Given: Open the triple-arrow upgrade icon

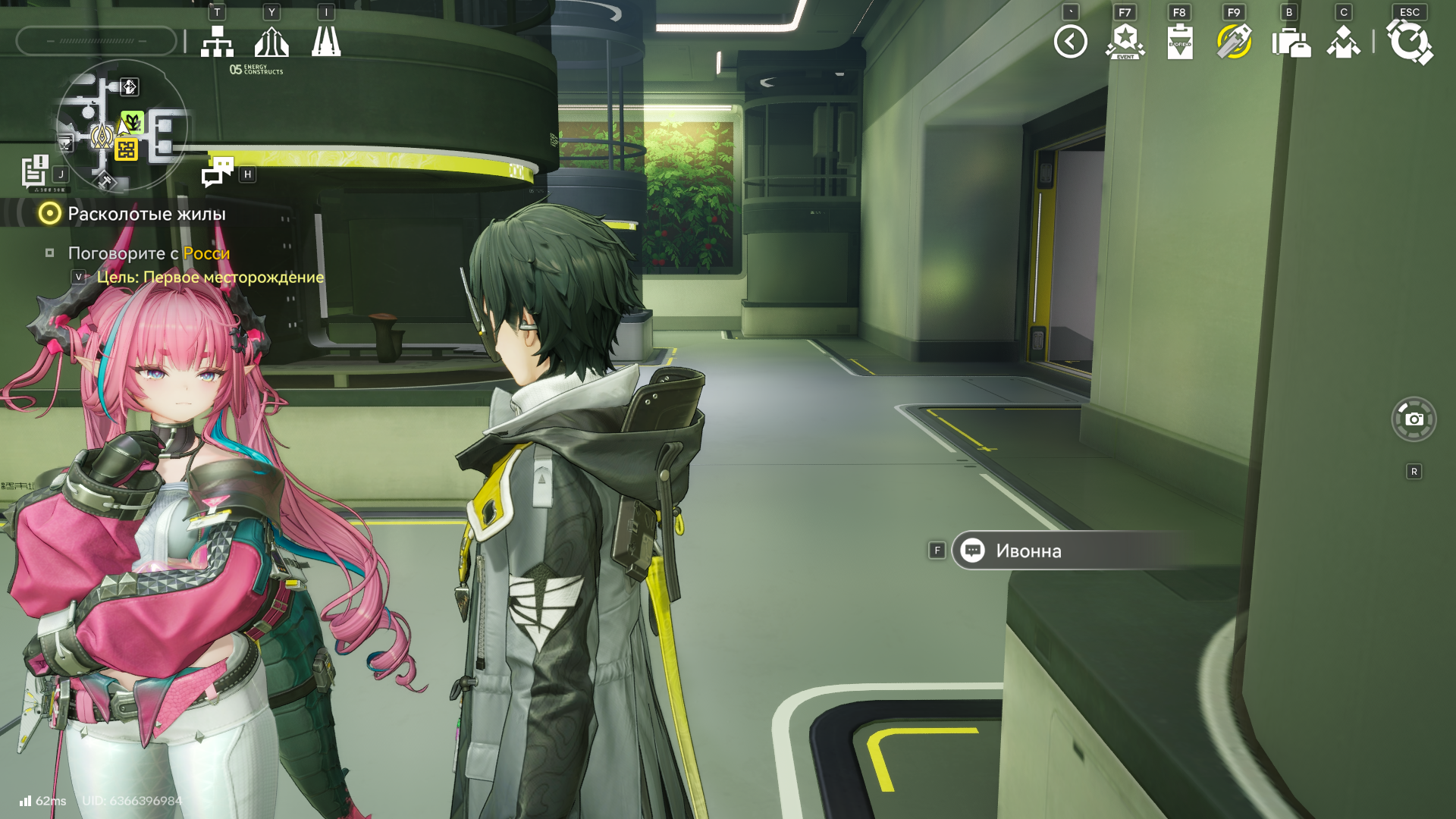Looking at the screenshot, I should tap(271, 42).
